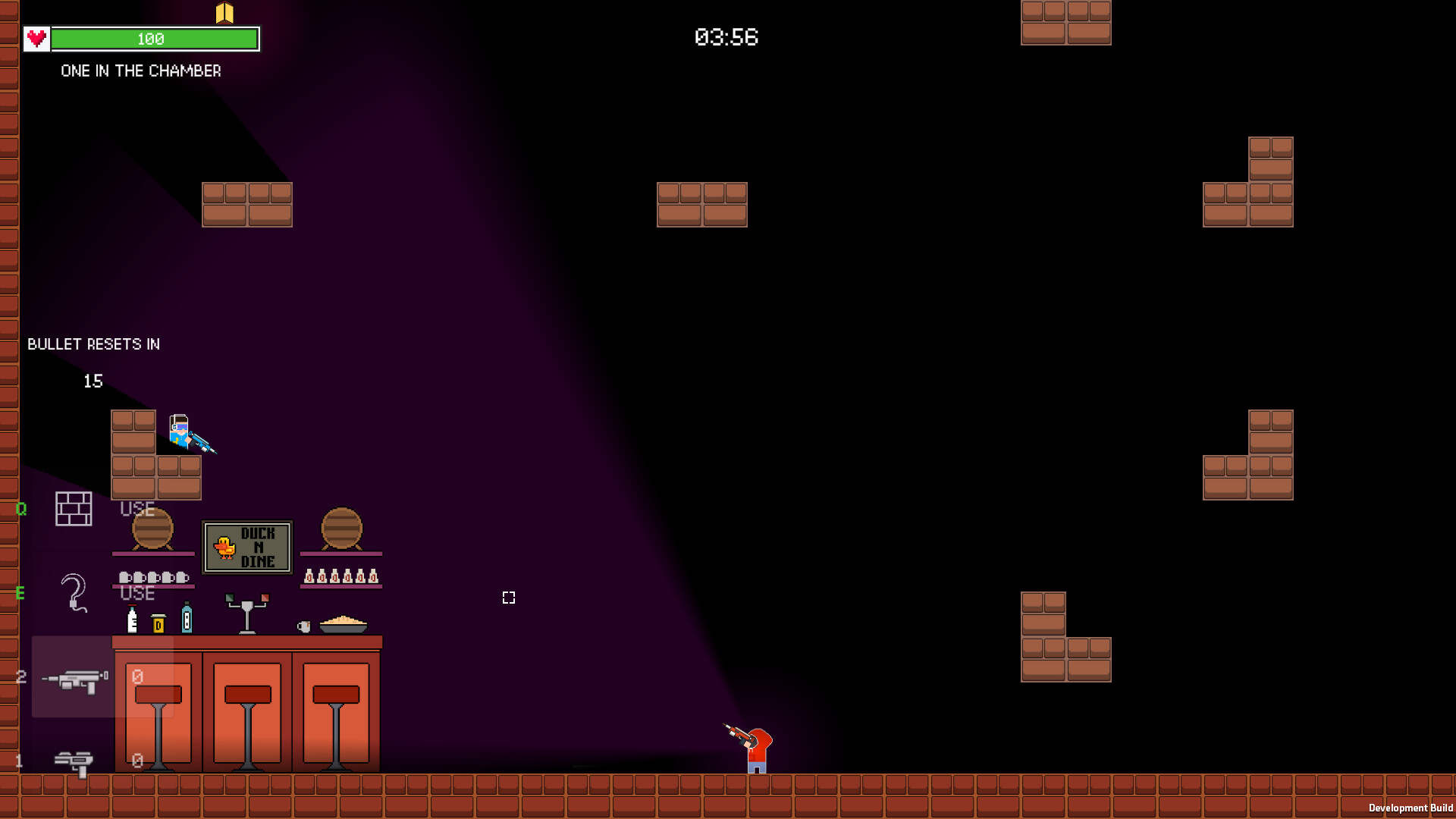Click the BULLET RESETS IN countdown number 15
1456x819 pixels.
tap(93, 381)
